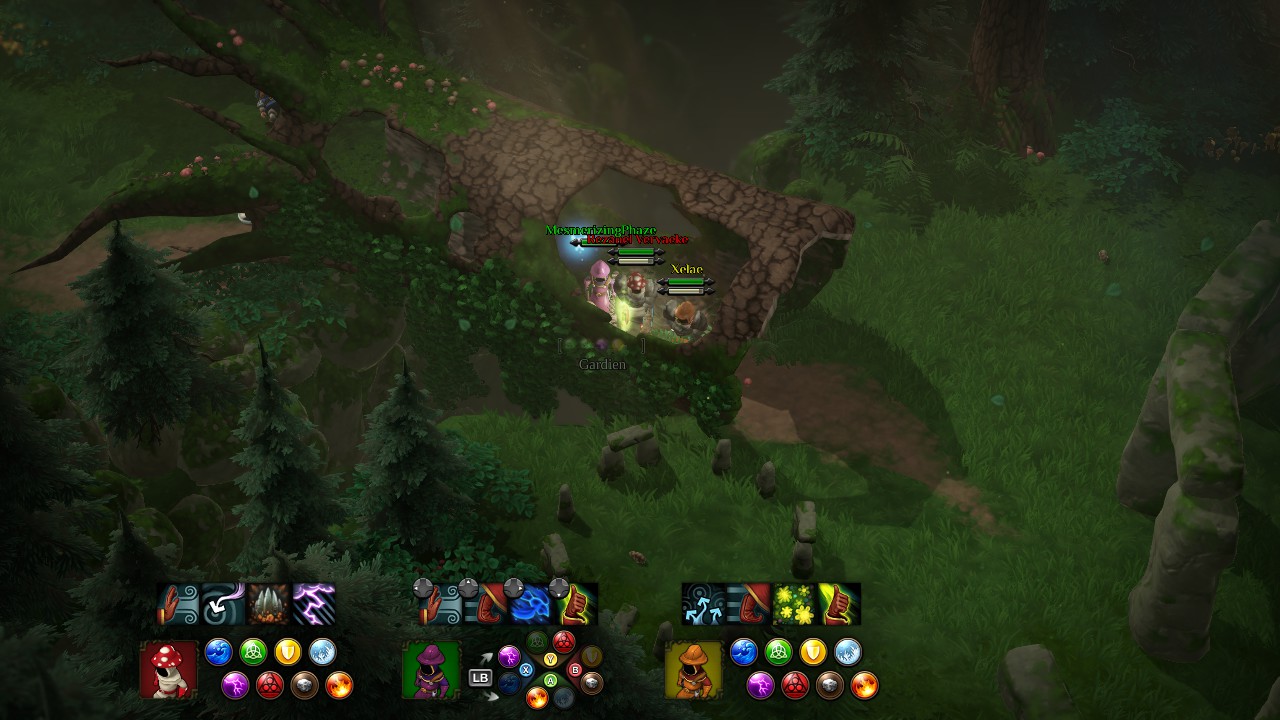This screenshot has width=1280, height=720.
Task: Select the fire element orb on the orange wizard's panel
Action: coord(865,686)
